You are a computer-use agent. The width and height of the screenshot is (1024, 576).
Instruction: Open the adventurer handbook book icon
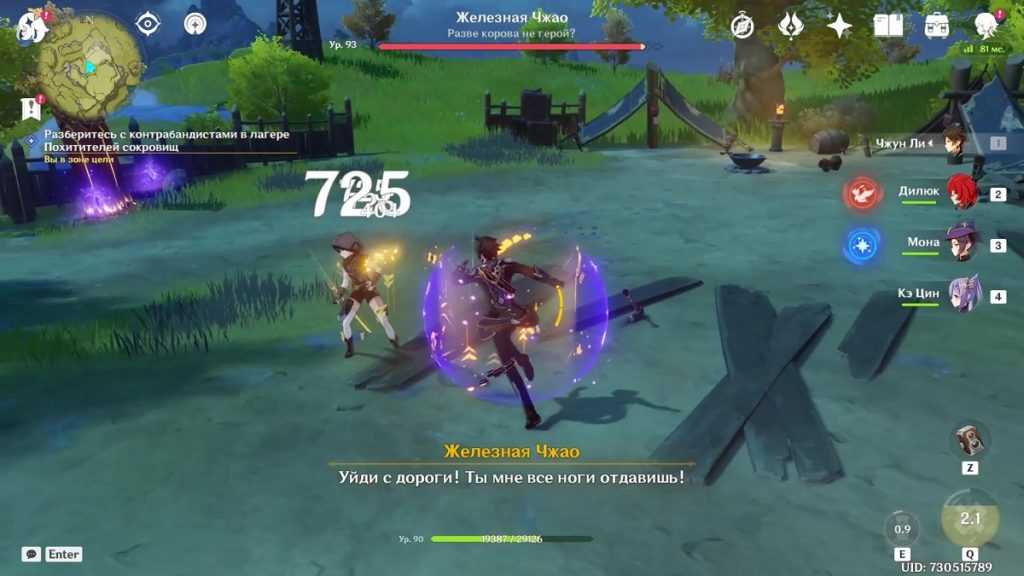(888, 26)
